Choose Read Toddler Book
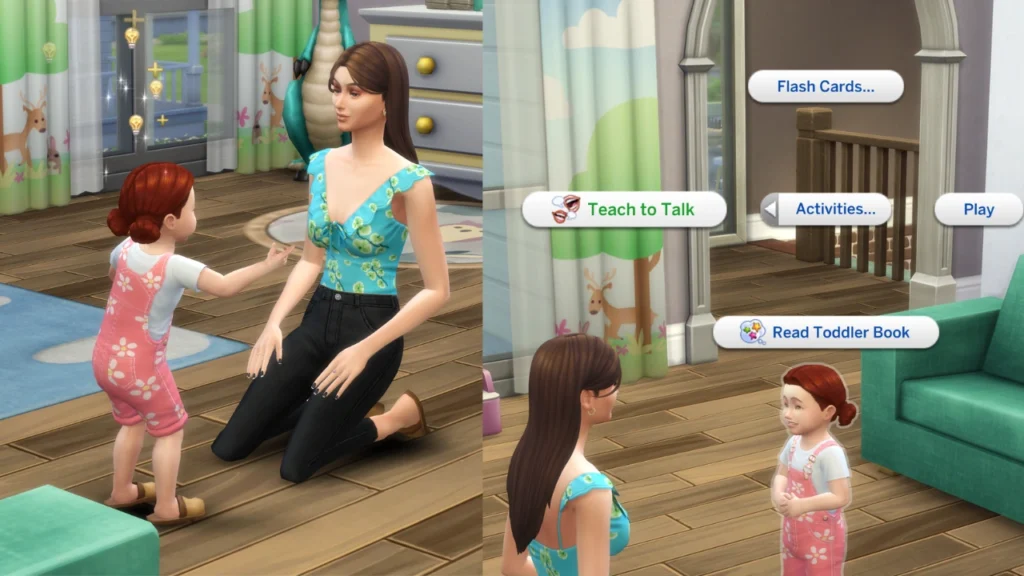This screenshot has width=1024, height=576. (x=825, y=332)
